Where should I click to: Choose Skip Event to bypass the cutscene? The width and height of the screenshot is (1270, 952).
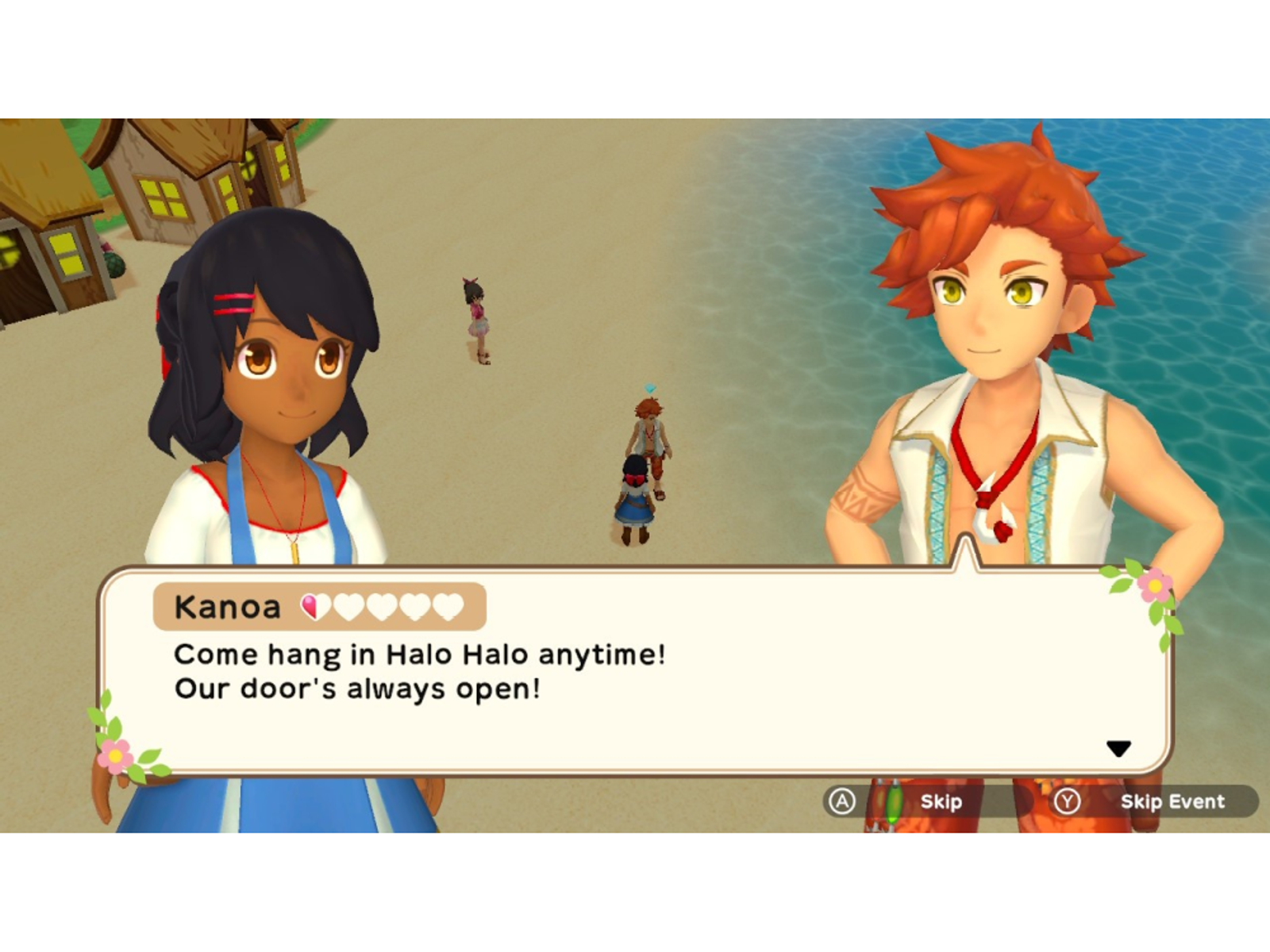click(x=1171, y=801)
